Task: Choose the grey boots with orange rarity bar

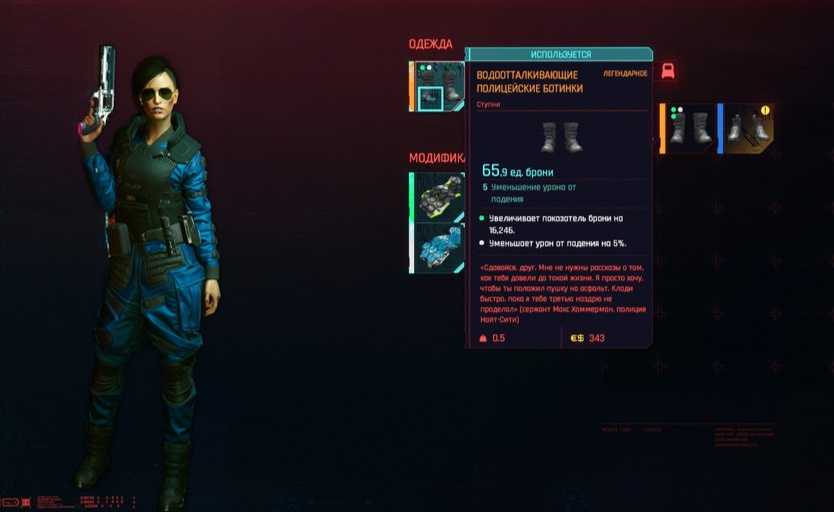Action: (x=690, y=129)
